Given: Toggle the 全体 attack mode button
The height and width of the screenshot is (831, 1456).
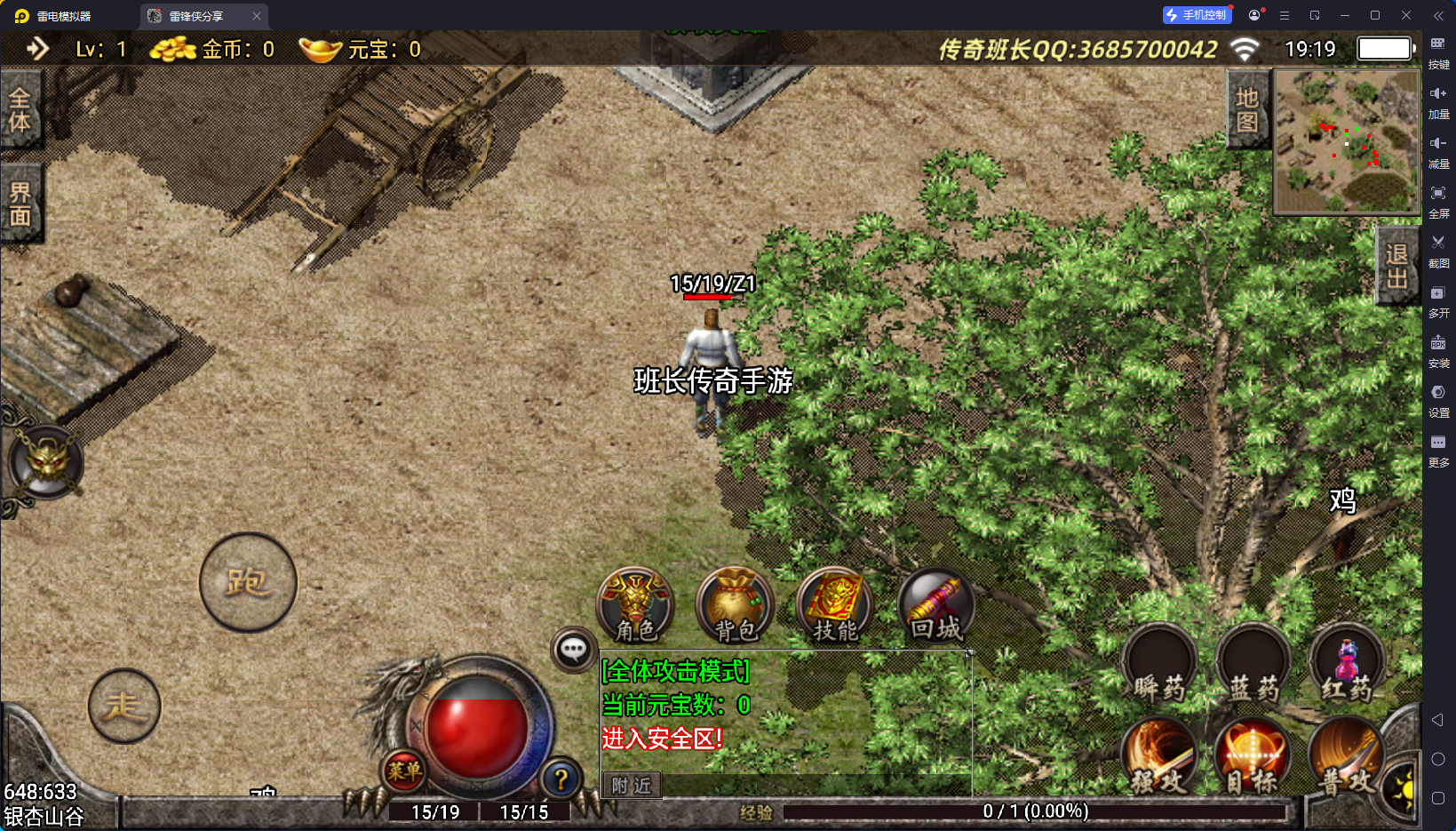Looking at the screenshot, I should click(20, 110).
